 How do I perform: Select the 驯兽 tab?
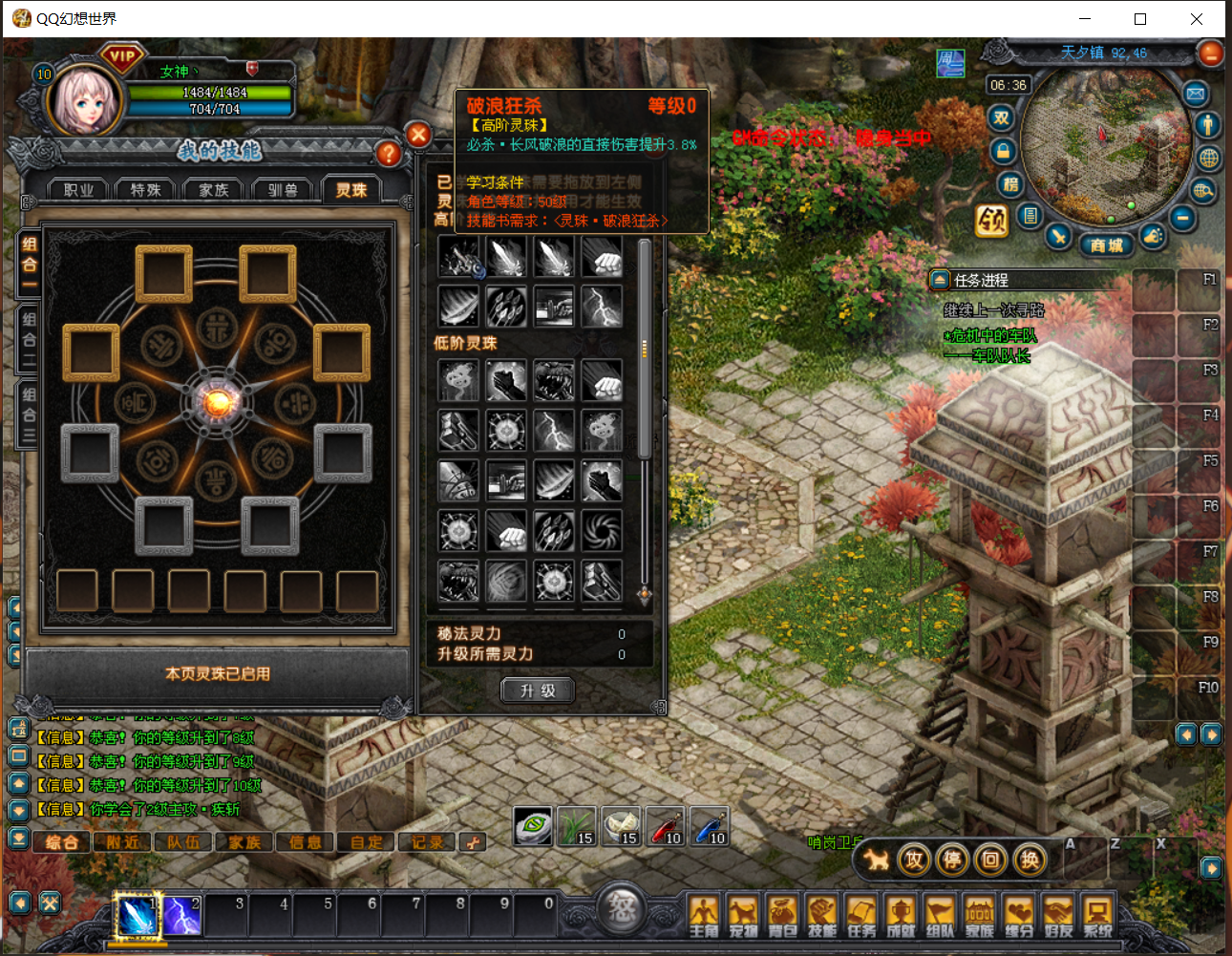[x=283, y=190]
